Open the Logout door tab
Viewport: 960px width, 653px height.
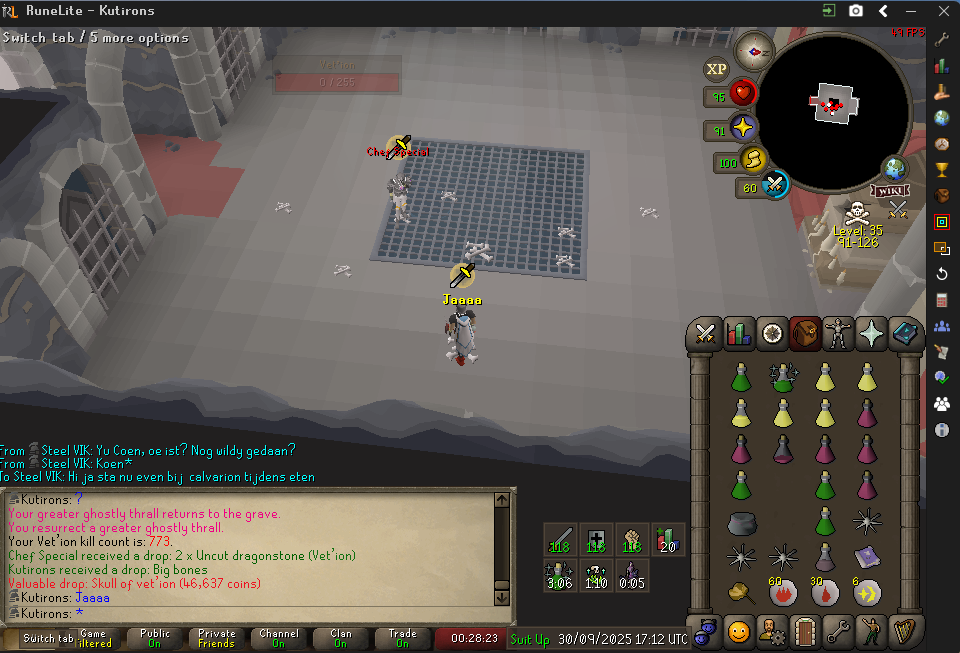click(x=805, y=632)
